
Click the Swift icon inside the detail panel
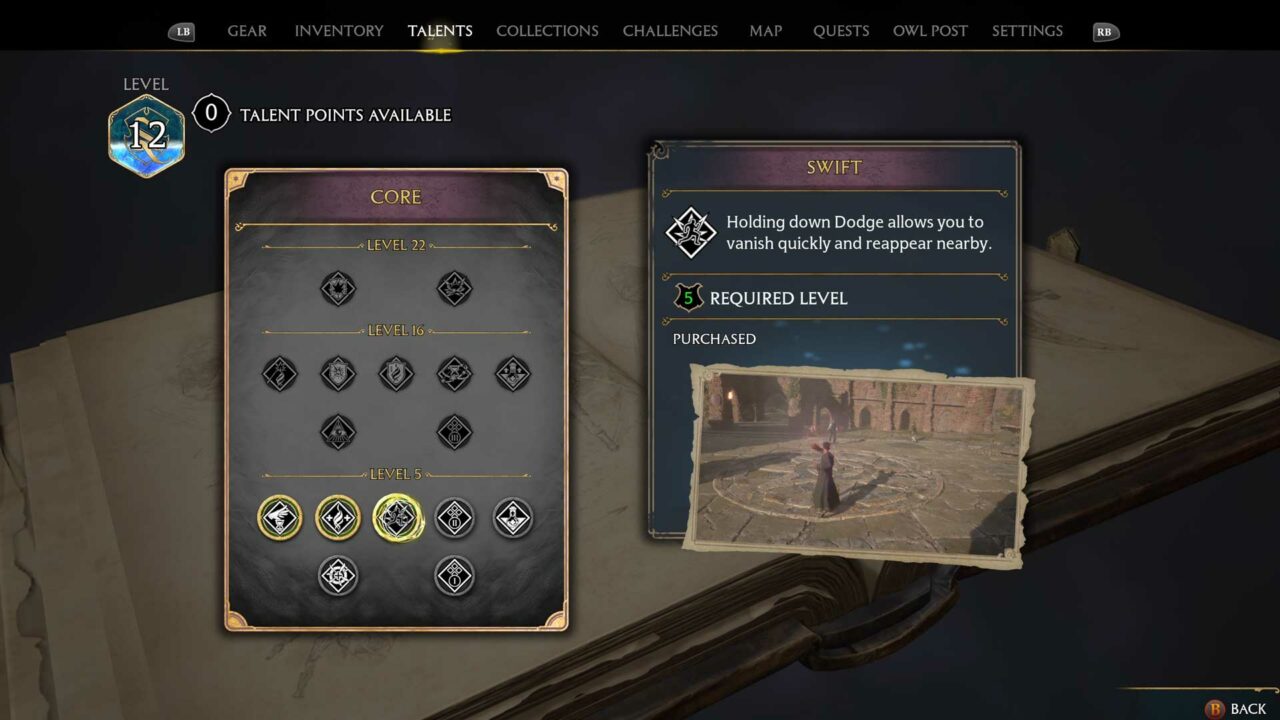point(691,232)
